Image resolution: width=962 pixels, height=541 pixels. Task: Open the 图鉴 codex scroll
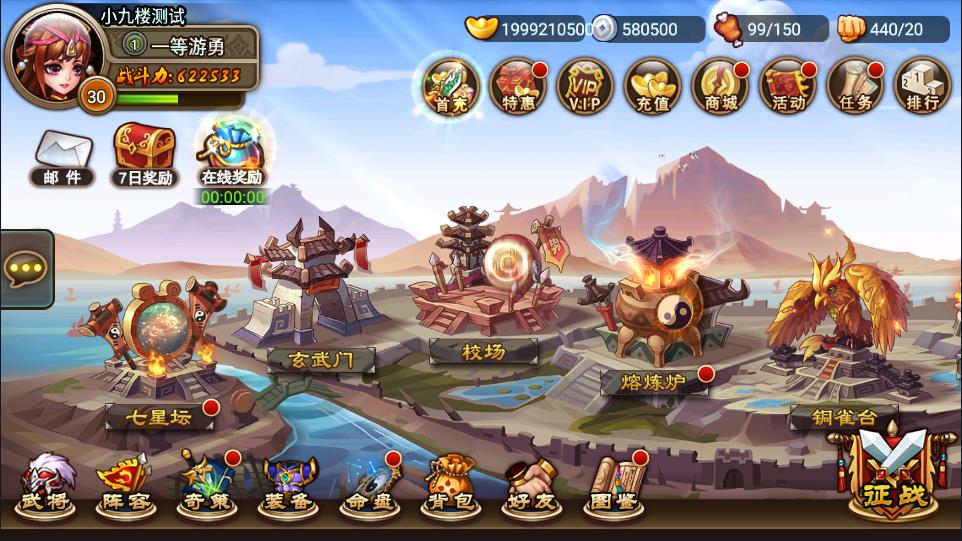(612, 484)
